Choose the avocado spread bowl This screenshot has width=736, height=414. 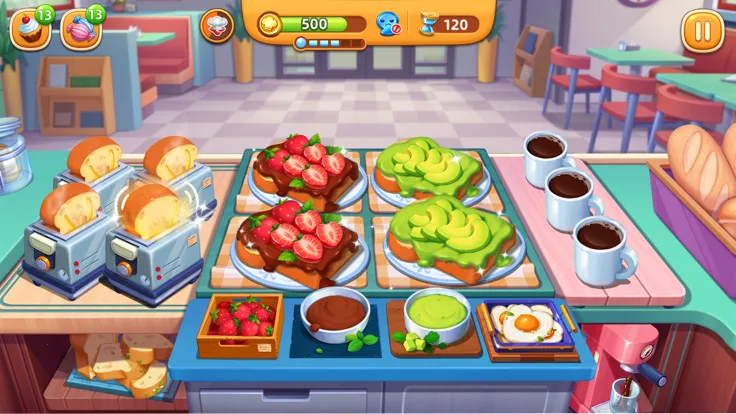(437, 313)
